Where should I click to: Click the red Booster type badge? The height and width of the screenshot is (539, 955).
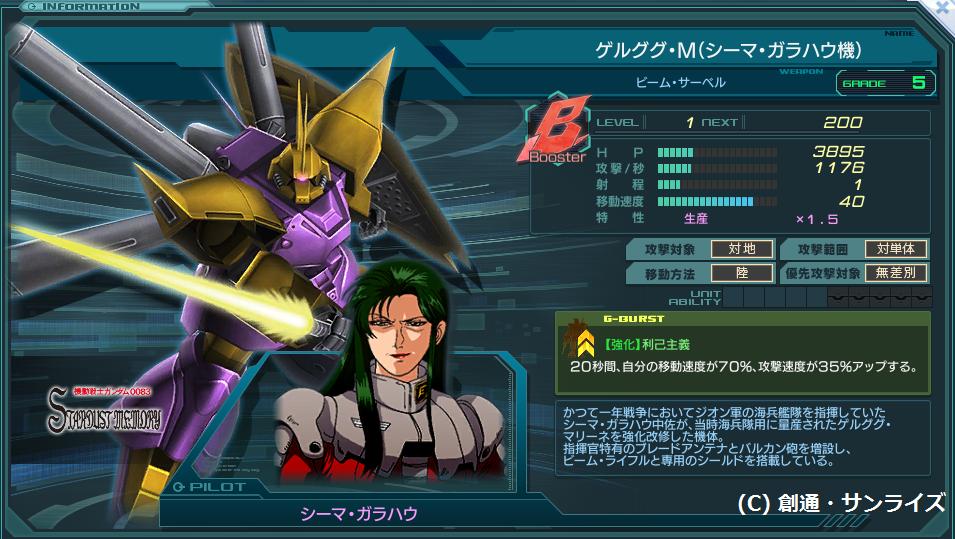coord(558,131)
